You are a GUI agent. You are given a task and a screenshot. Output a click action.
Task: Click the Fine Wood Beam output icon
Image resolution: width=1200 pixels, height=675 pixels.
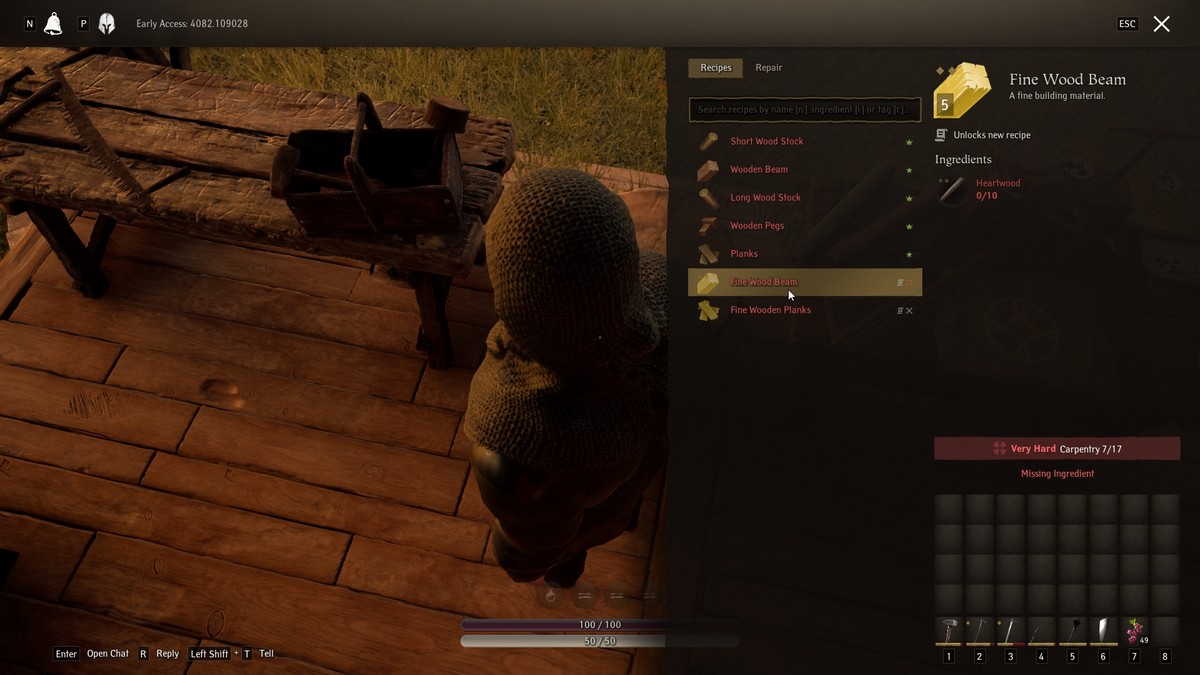[x=962, y=91]
